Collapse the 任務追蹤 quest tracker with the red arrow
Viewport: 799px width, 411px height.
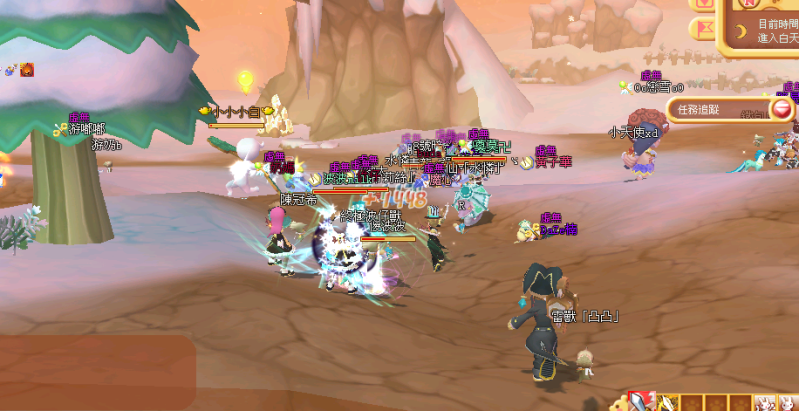click(x=781, y=109)
